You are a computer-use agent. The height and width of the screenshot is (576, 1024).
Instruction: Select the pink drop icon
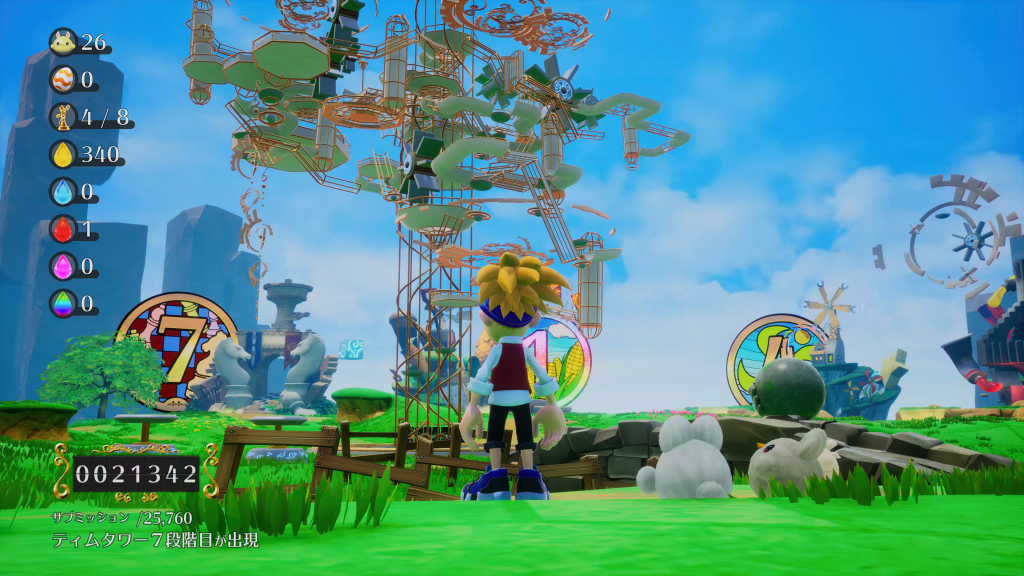pyautogui.click(x=63, y=266)
